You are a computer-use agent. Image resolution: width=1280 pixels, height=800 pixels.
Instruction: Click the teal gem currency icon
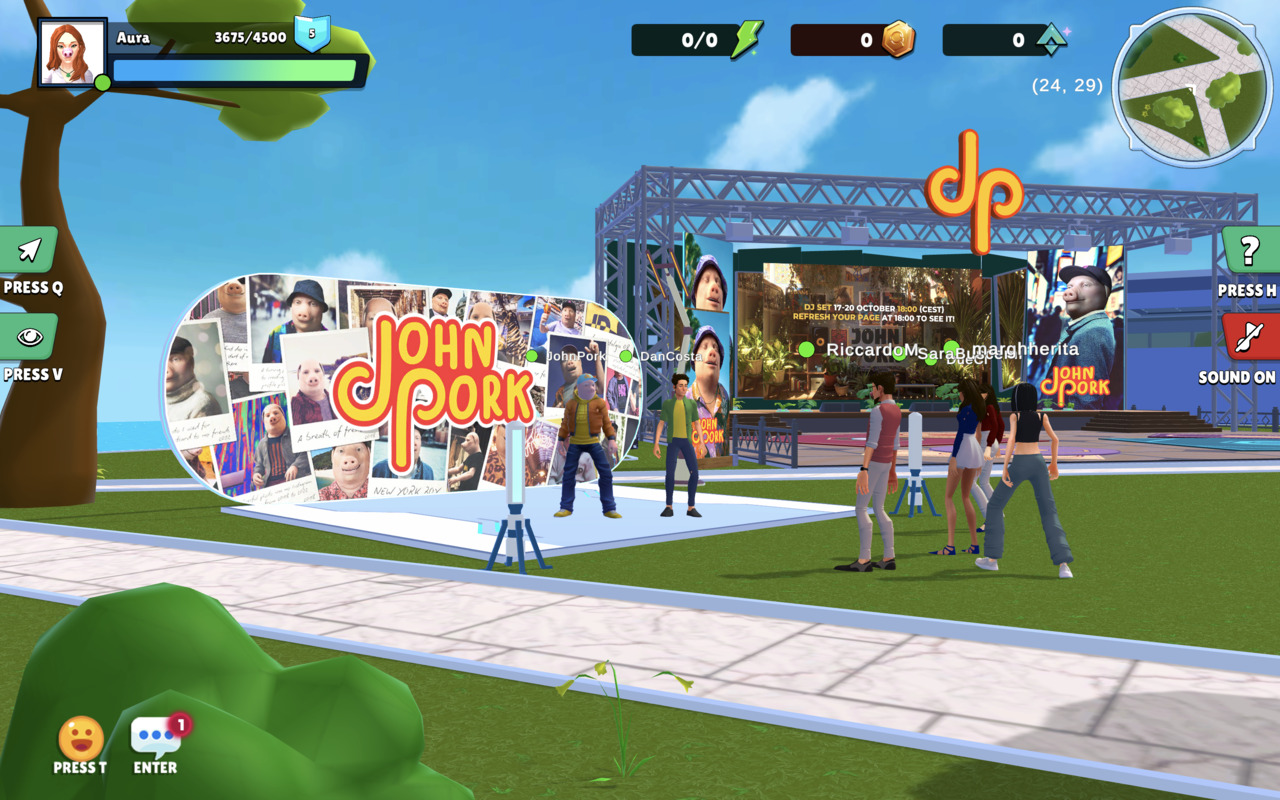pos(1051,39)
